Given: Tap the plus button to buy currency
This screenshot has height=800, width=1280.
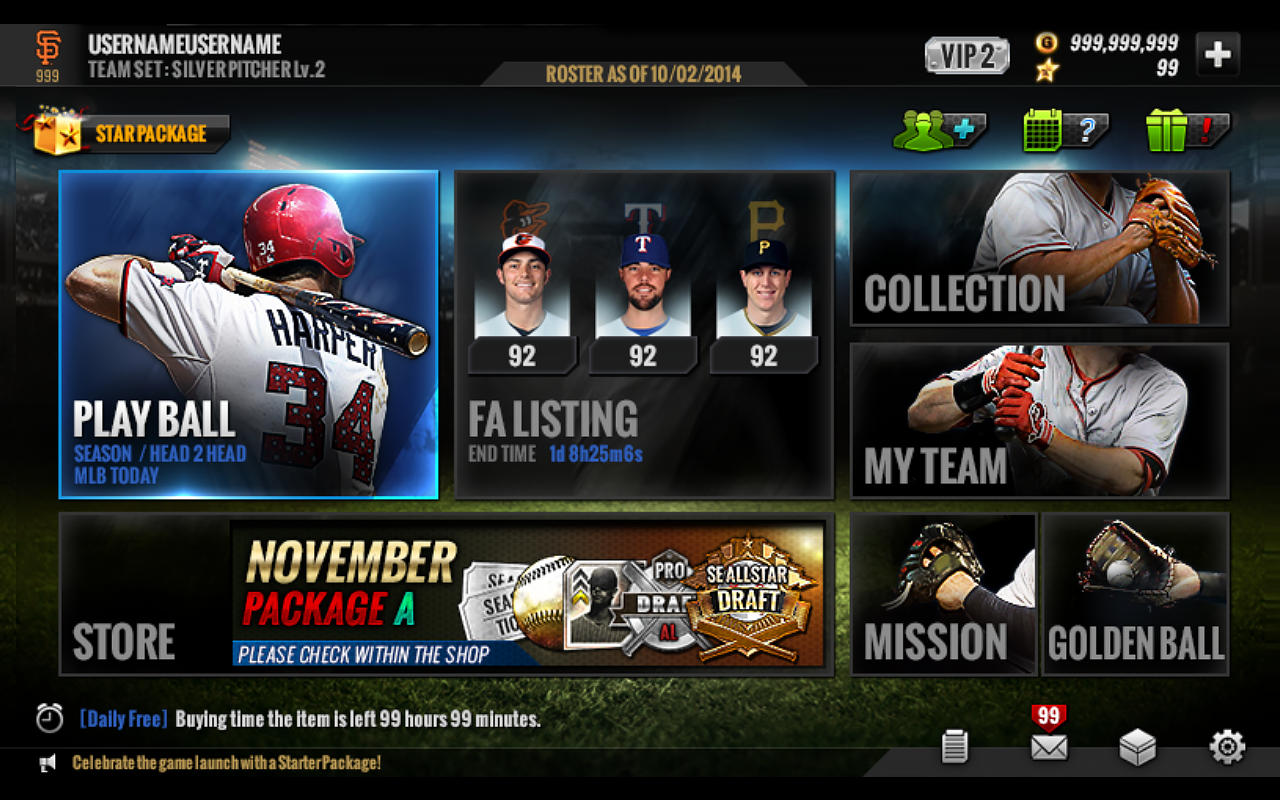Looking at the screenshot, I should 1217,52.
